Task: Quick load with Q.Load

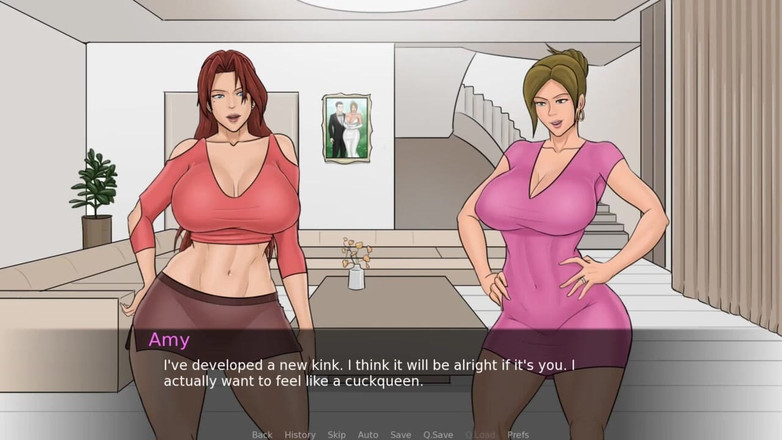Action: point(480,434)
